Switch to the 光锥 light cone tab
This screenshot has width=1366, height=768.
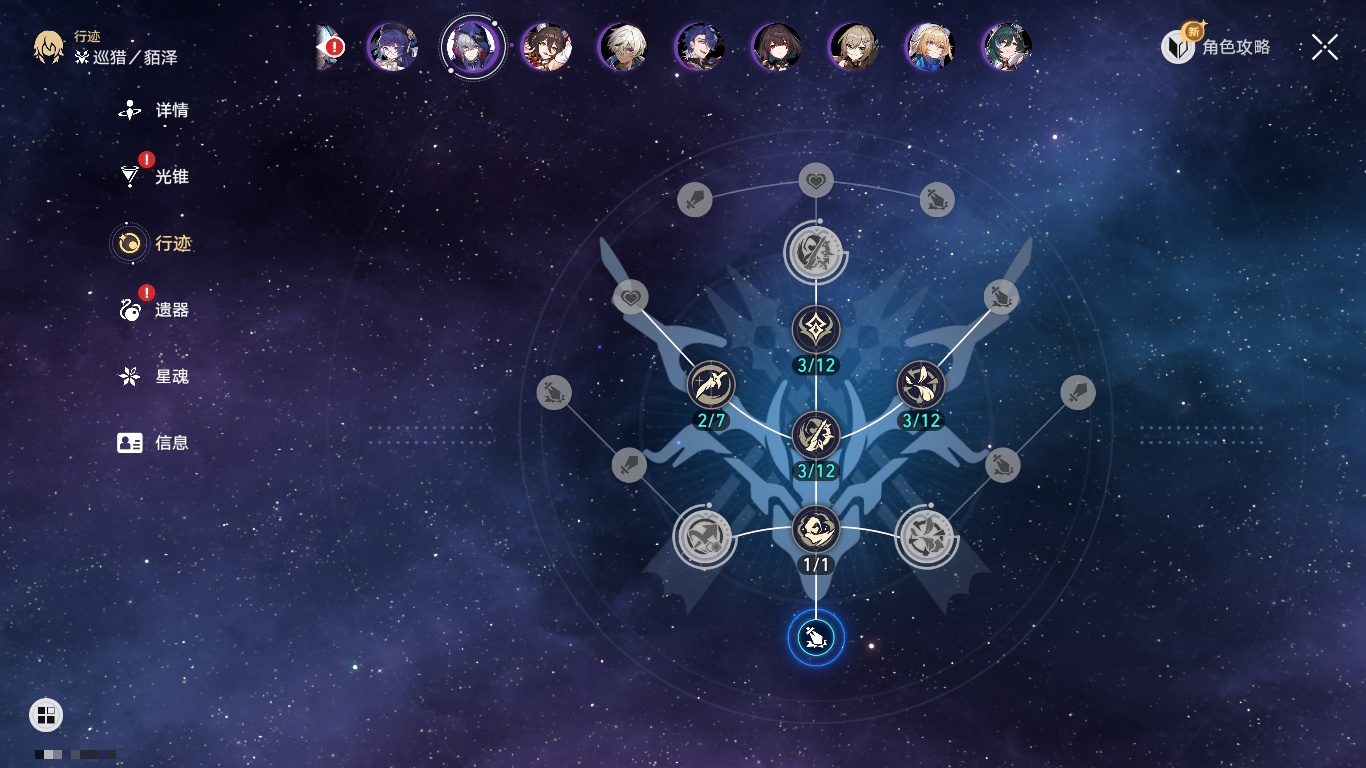click(x=155, y=177)
